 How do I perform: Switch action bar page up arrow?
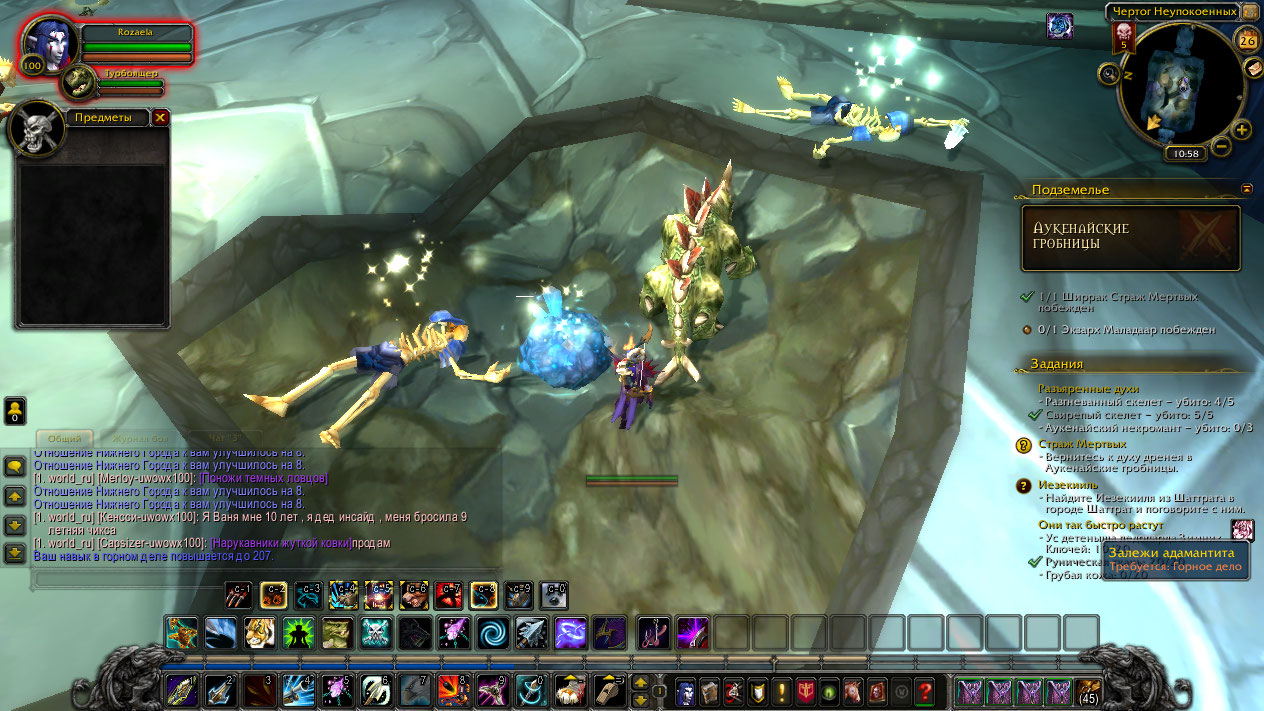[x=640, y=683]
